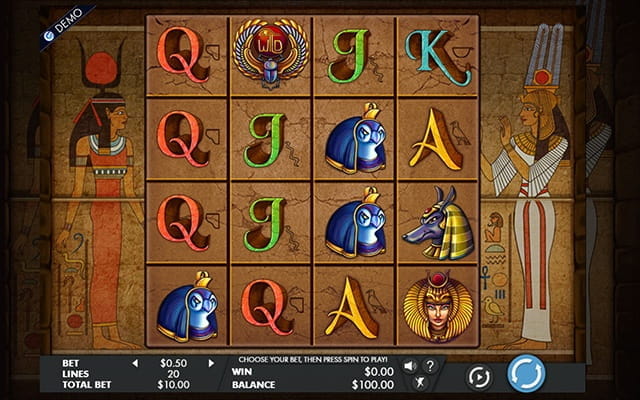Viewport: 640px width, 400px height.
Task: Click the star icon below the speaker
Action: (421, 383)
